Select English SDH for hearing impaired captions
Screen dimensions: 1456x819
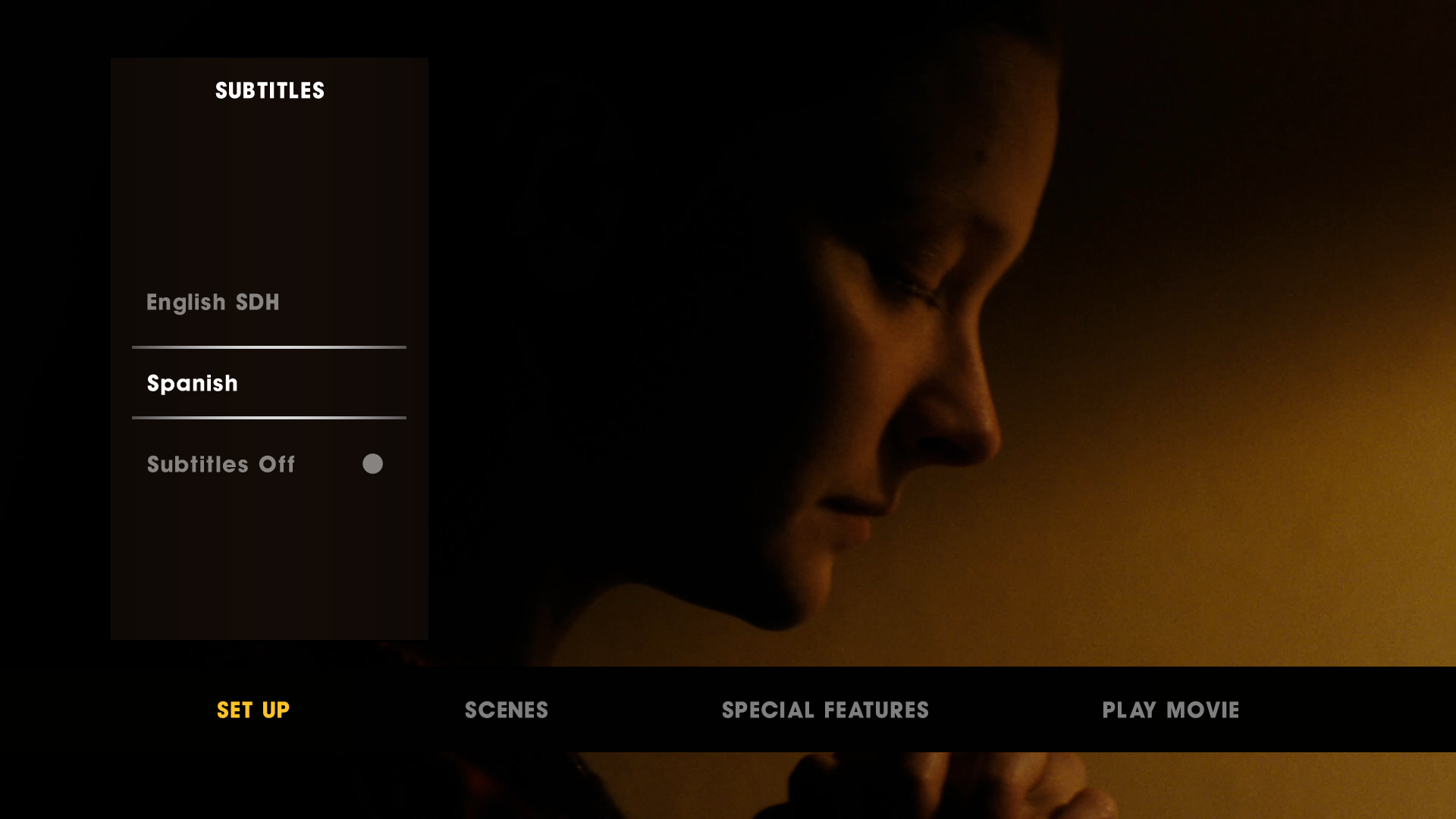click(212, 302)
